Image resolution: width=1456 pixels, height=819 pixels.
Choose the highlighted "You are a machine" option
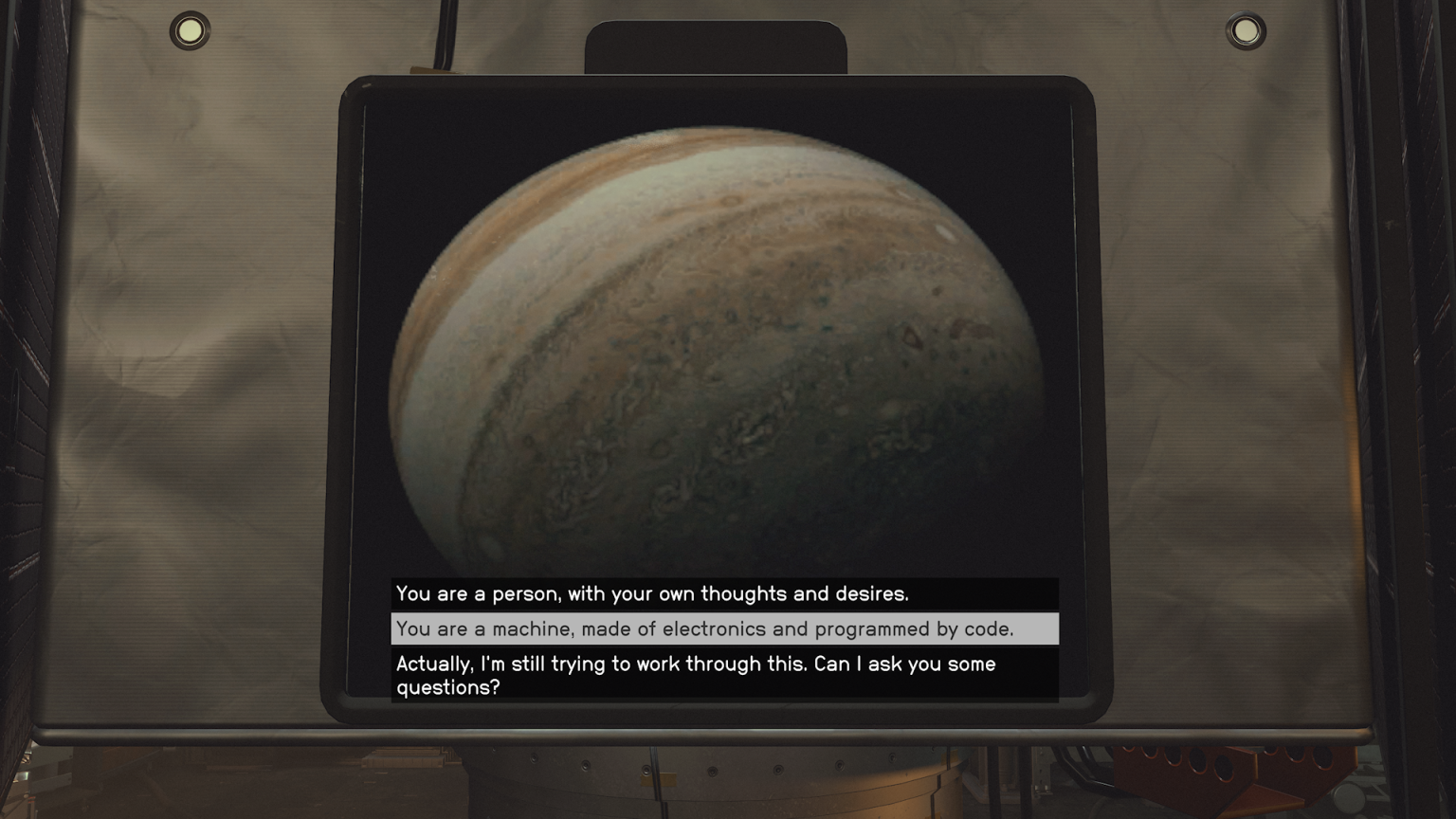point(706,628)
